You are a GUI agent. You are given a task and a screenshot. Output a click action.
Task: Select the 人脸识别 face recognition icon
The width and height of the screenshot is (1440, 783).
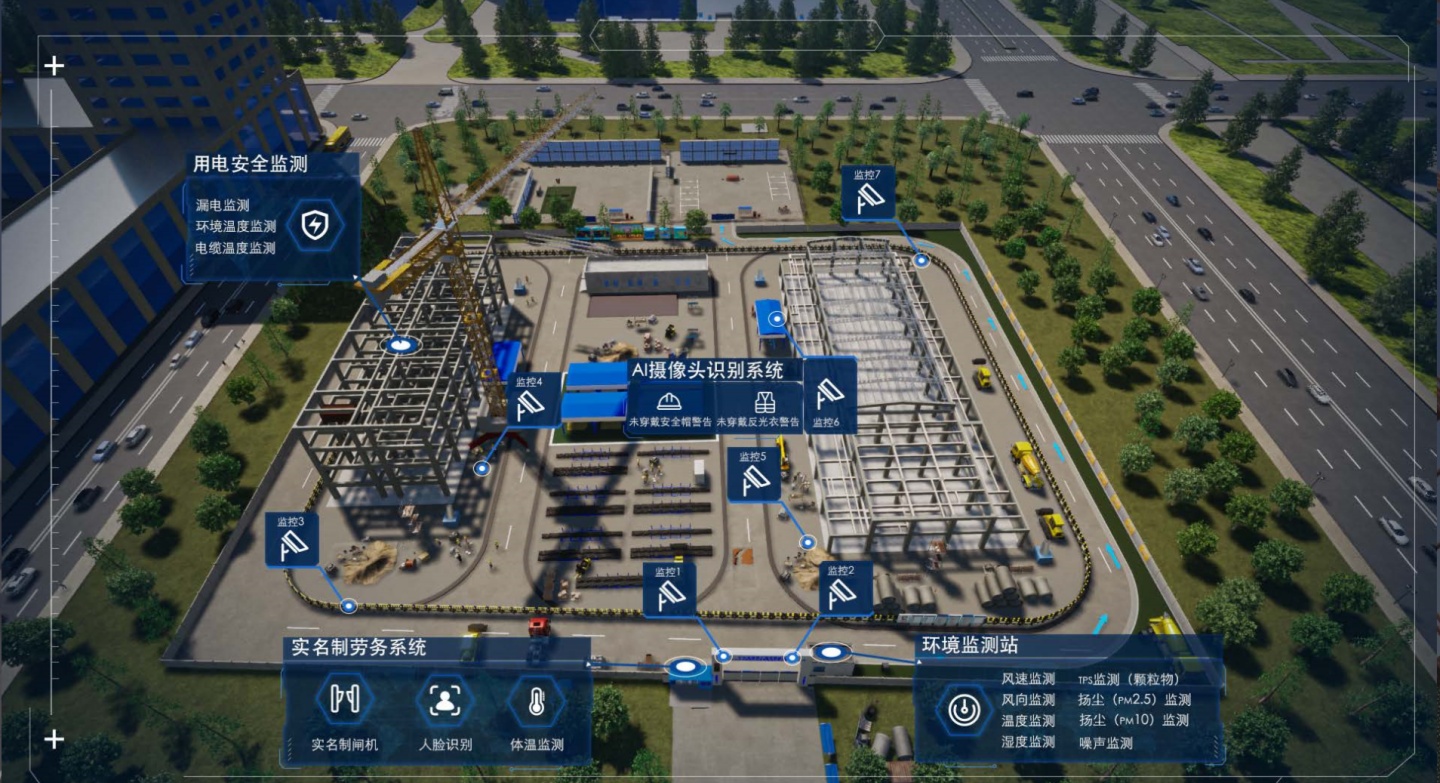pos(445,701)
